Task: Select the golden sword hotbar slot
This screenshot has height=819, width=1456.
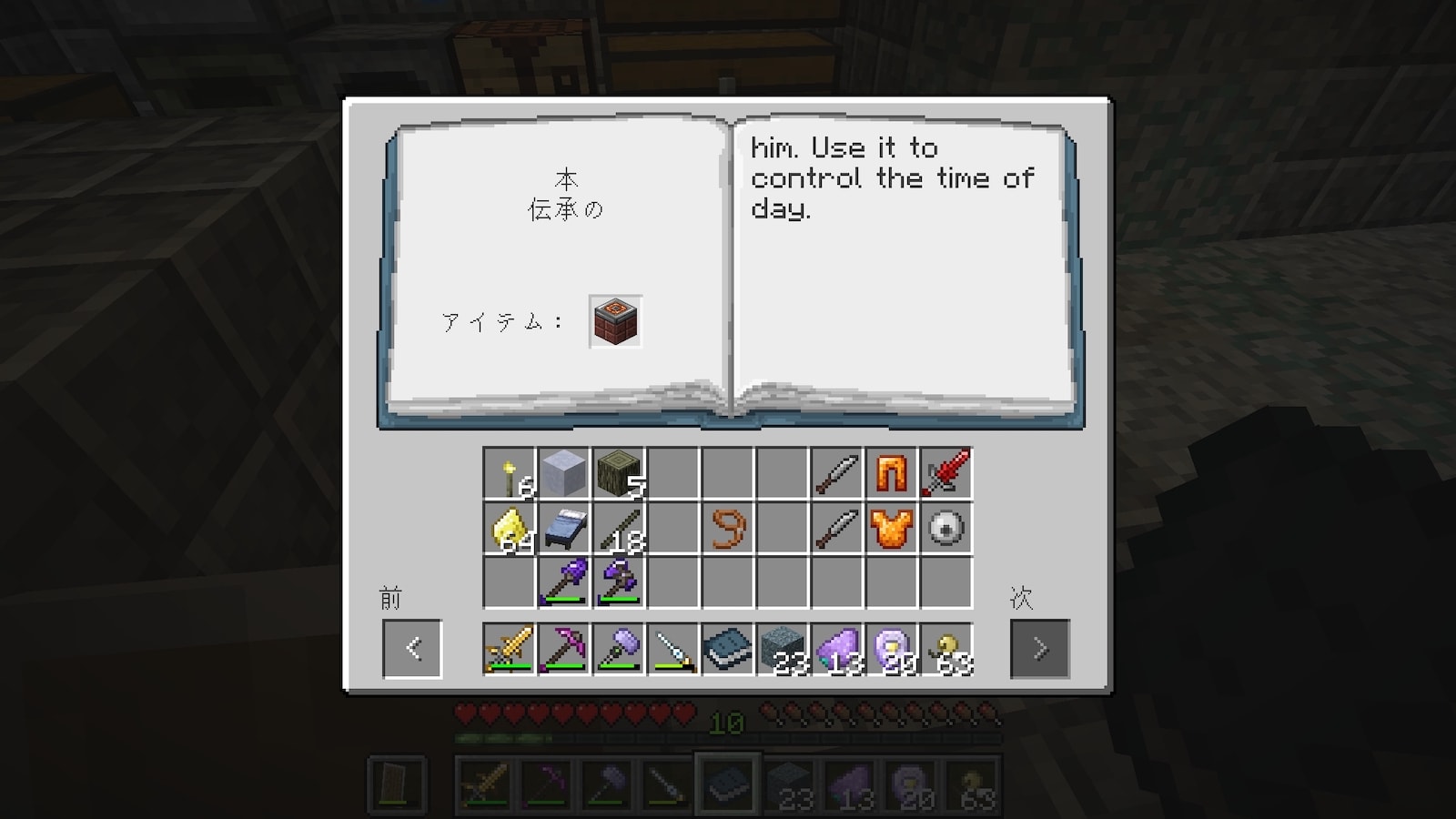Action: [x=509, y=650]
